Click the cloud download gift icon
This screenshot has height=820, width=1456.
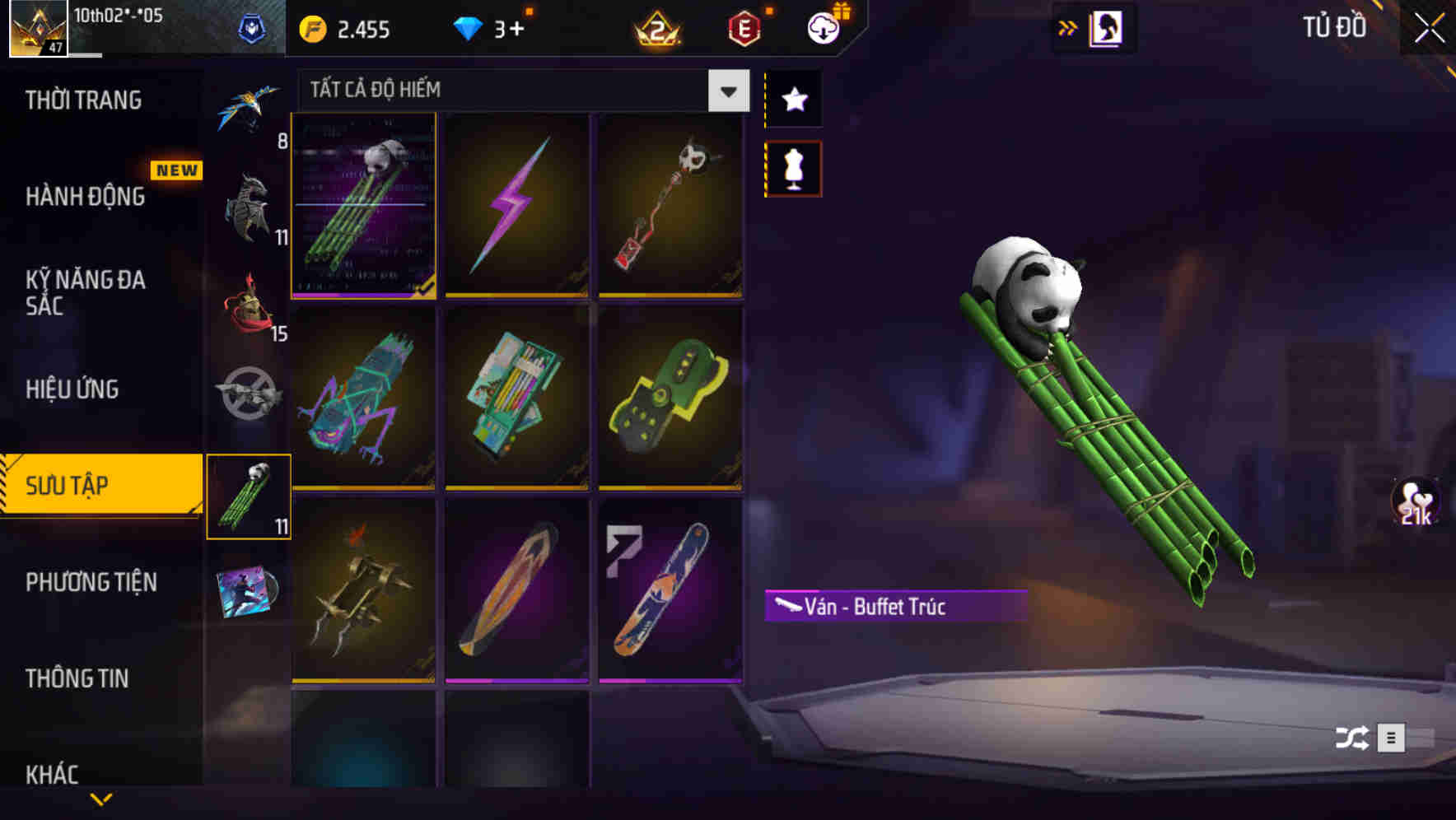coord(822,27)
